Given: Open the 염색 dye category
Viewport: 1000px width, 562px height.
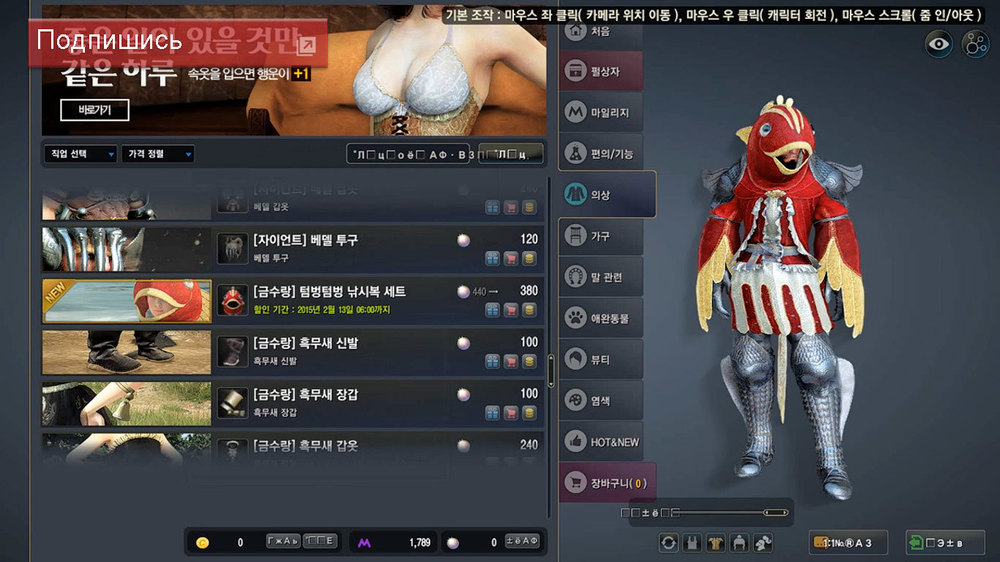Looking at the screenshot, I should (600, 400).
